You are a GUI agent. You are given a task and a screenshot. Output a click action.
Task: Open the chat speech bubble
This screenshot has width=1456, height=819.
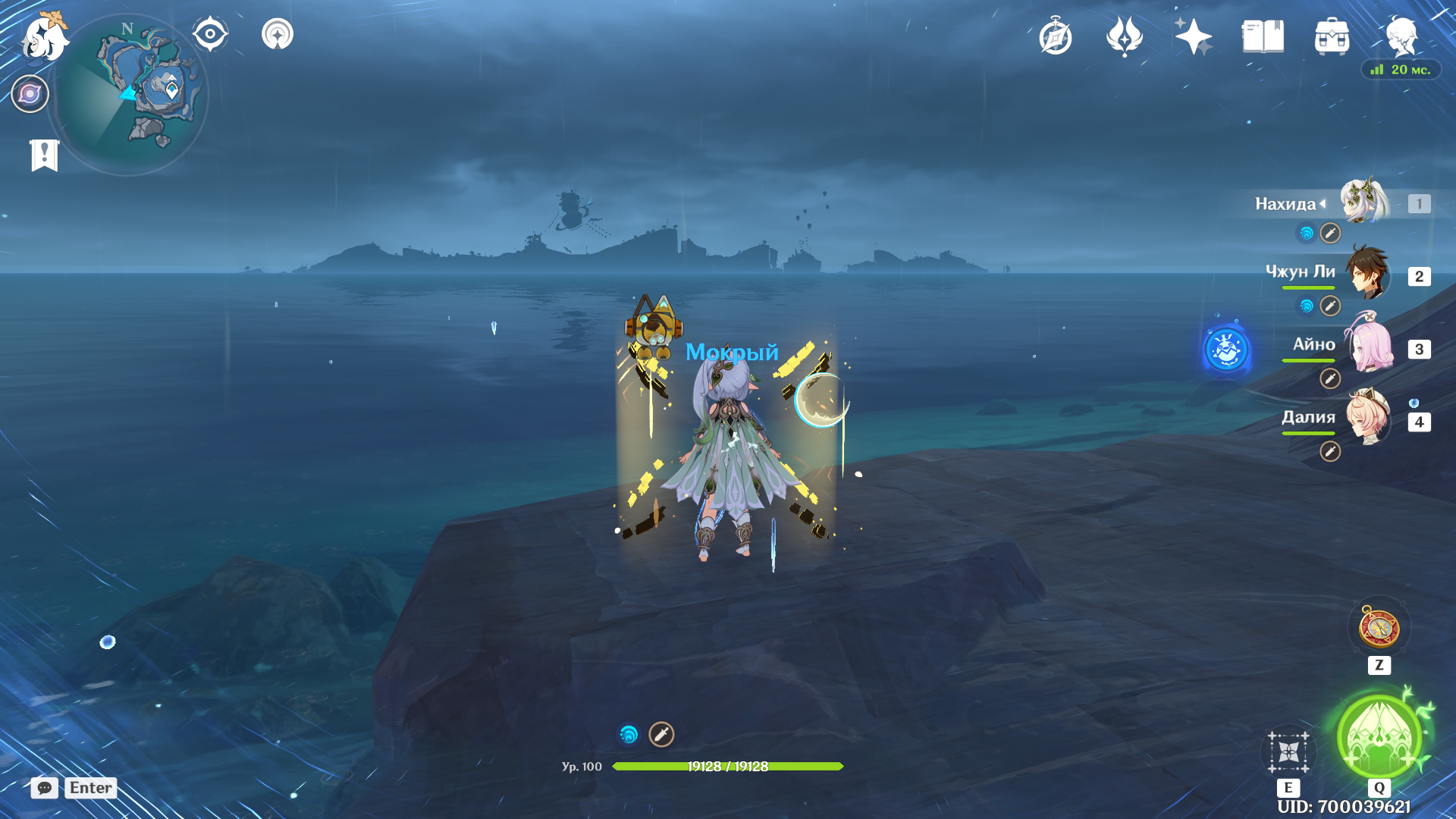coord(45,788)
